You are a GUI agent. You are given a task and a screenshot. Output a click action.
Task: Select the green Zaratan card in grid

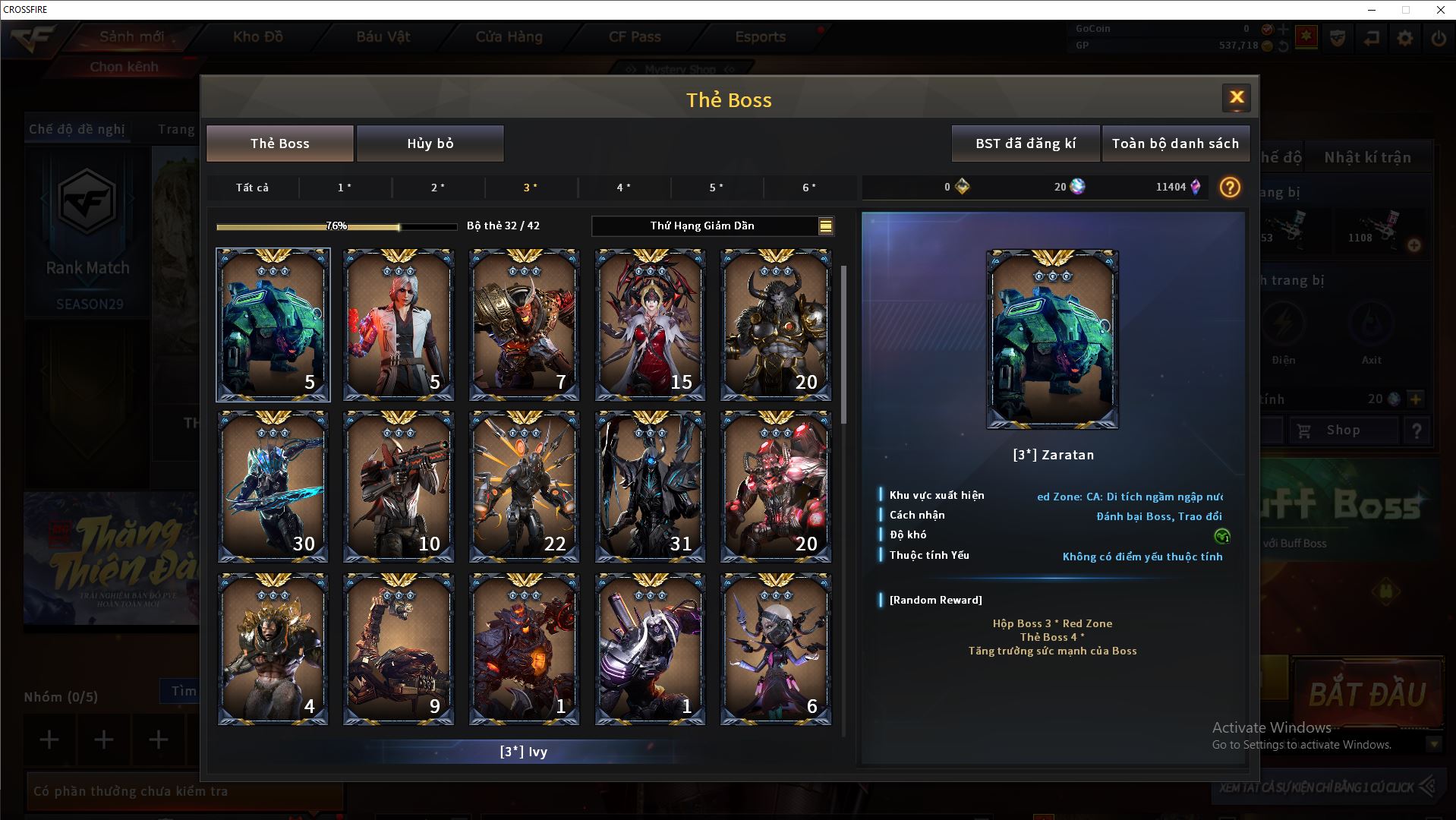(273, 325)
